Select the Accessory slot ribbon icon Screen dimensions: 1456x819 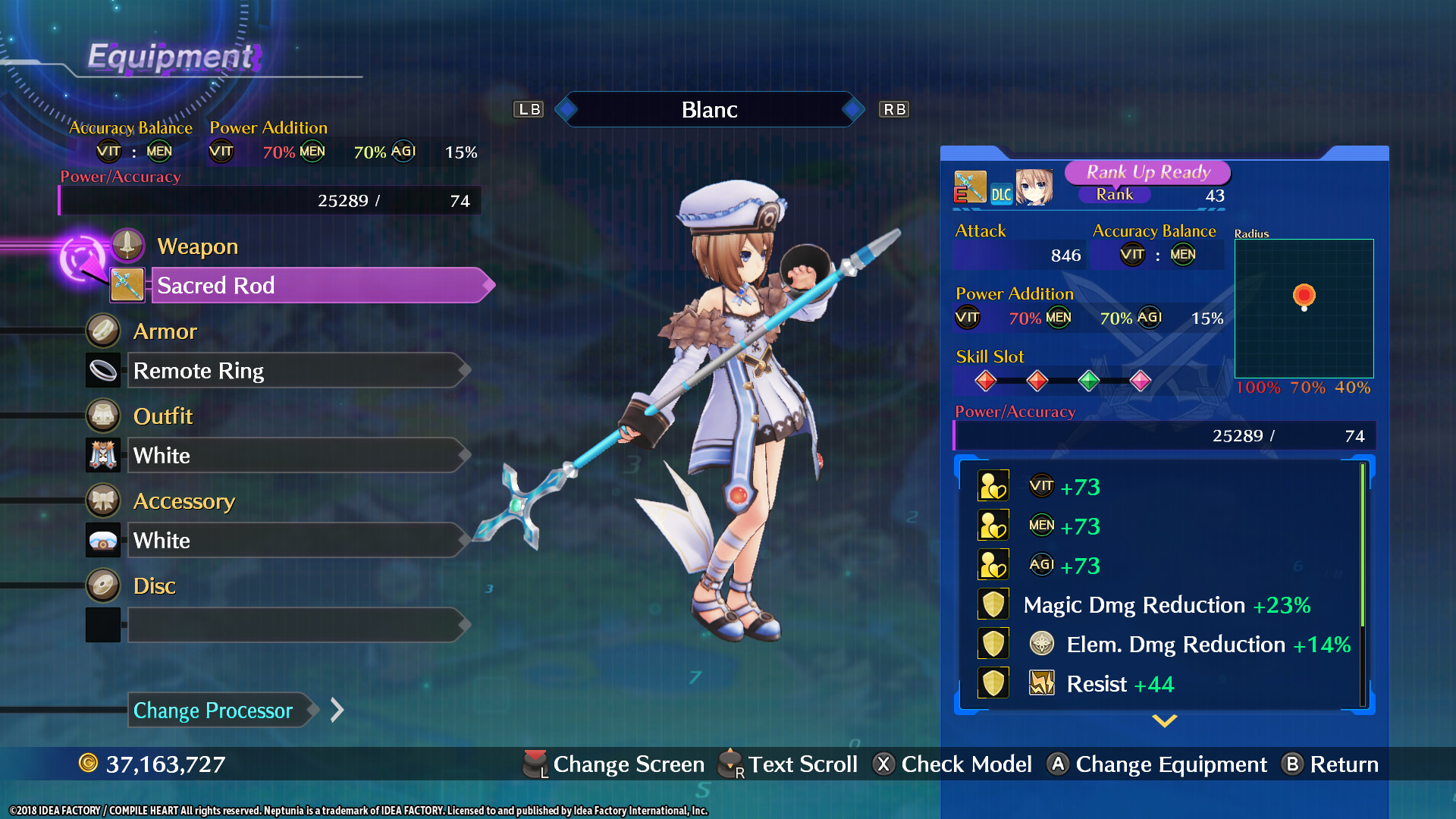(103, 500)
